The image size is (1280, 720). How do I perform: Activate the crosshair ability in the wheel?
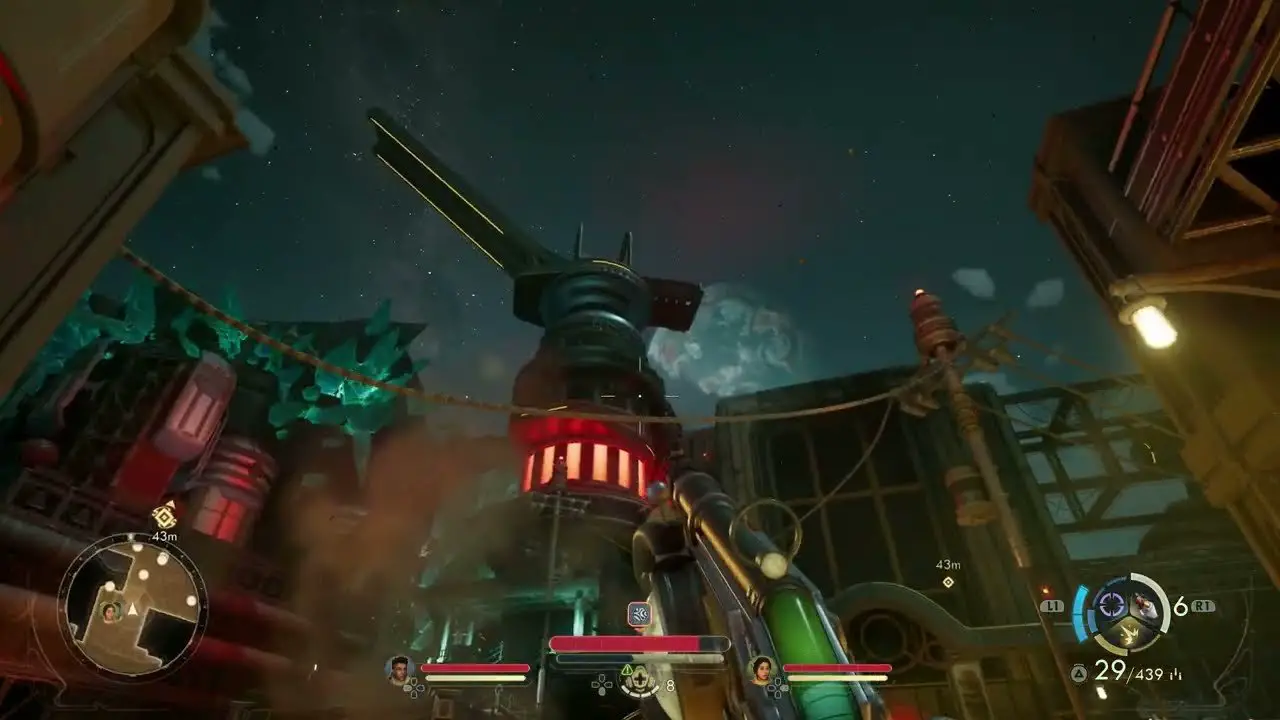click(x=1111, y=604)
